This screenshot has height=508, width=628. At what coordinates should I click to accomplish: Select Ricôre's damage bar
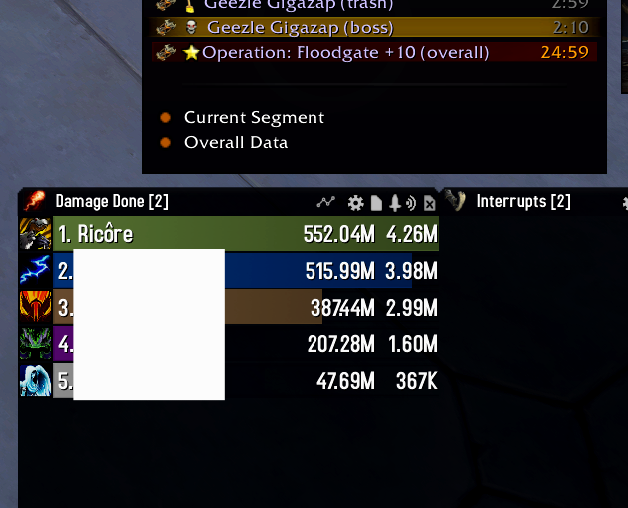coord(245,235)
